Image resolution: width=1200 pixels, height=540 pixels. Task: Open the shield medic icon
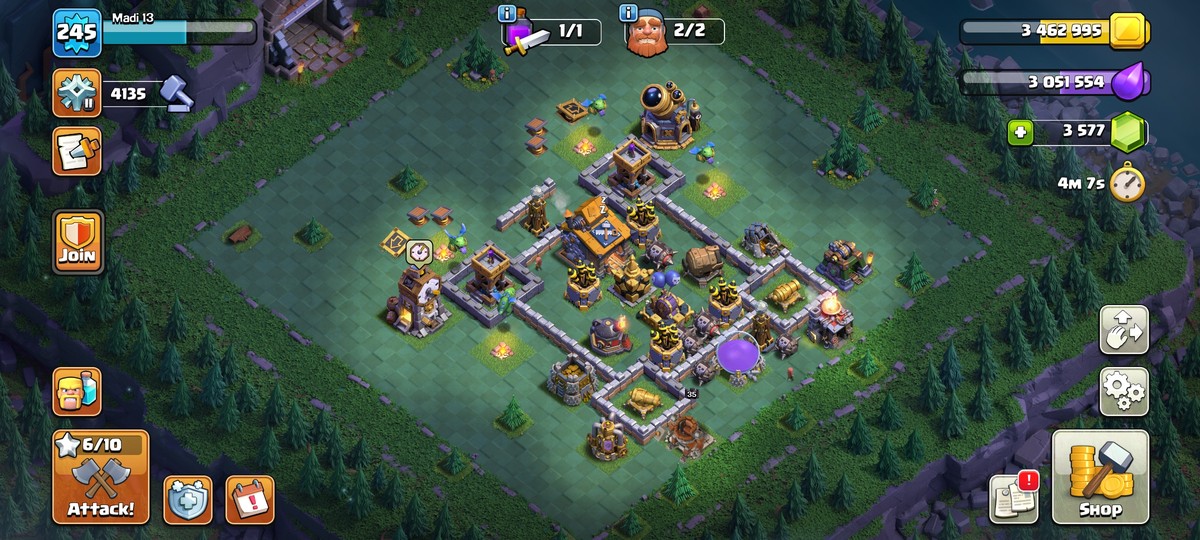pyautogui.click(x=188, y=499)
